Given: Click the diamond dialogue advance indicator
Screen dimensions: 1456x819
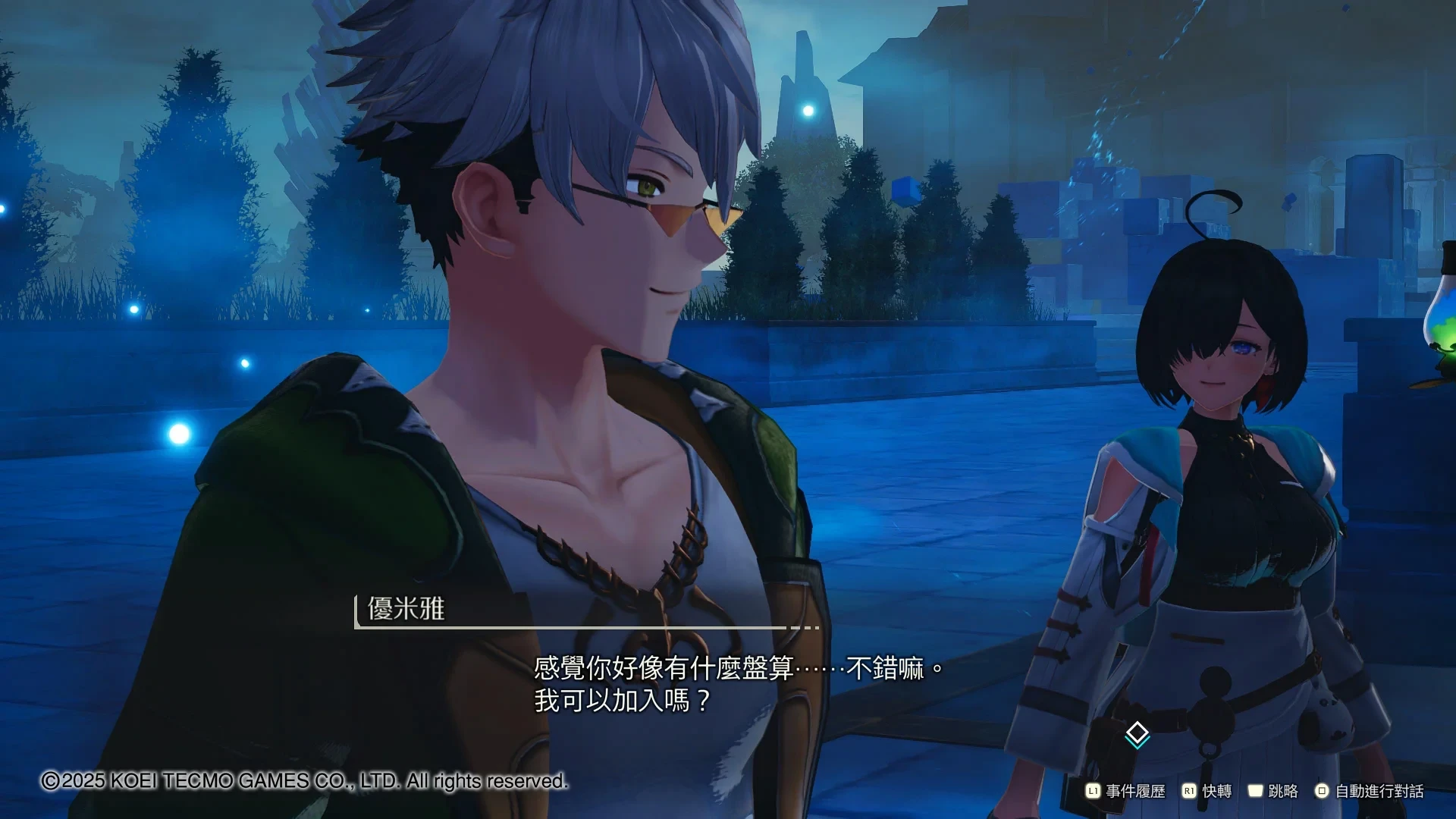Looking at the screenshot, I should point(1137,734).
